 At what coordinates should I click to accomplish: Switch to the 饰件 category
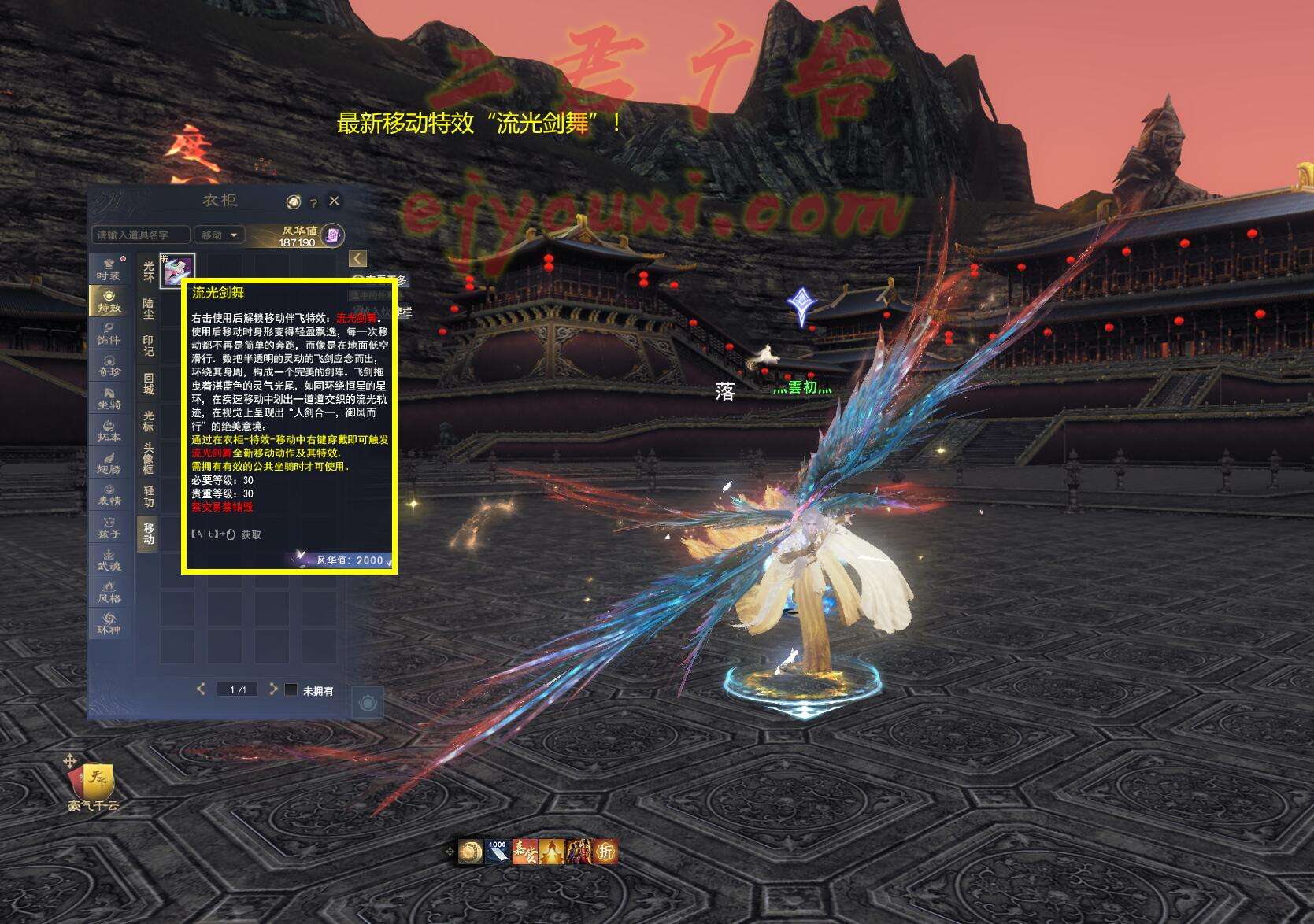(109, 334)
